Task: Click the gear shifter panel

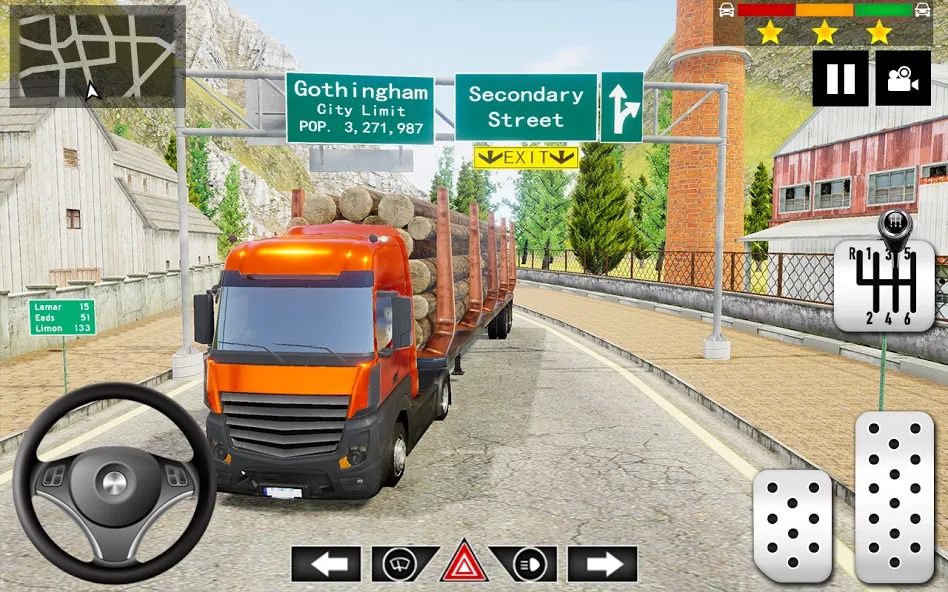Action: [884, 285]
